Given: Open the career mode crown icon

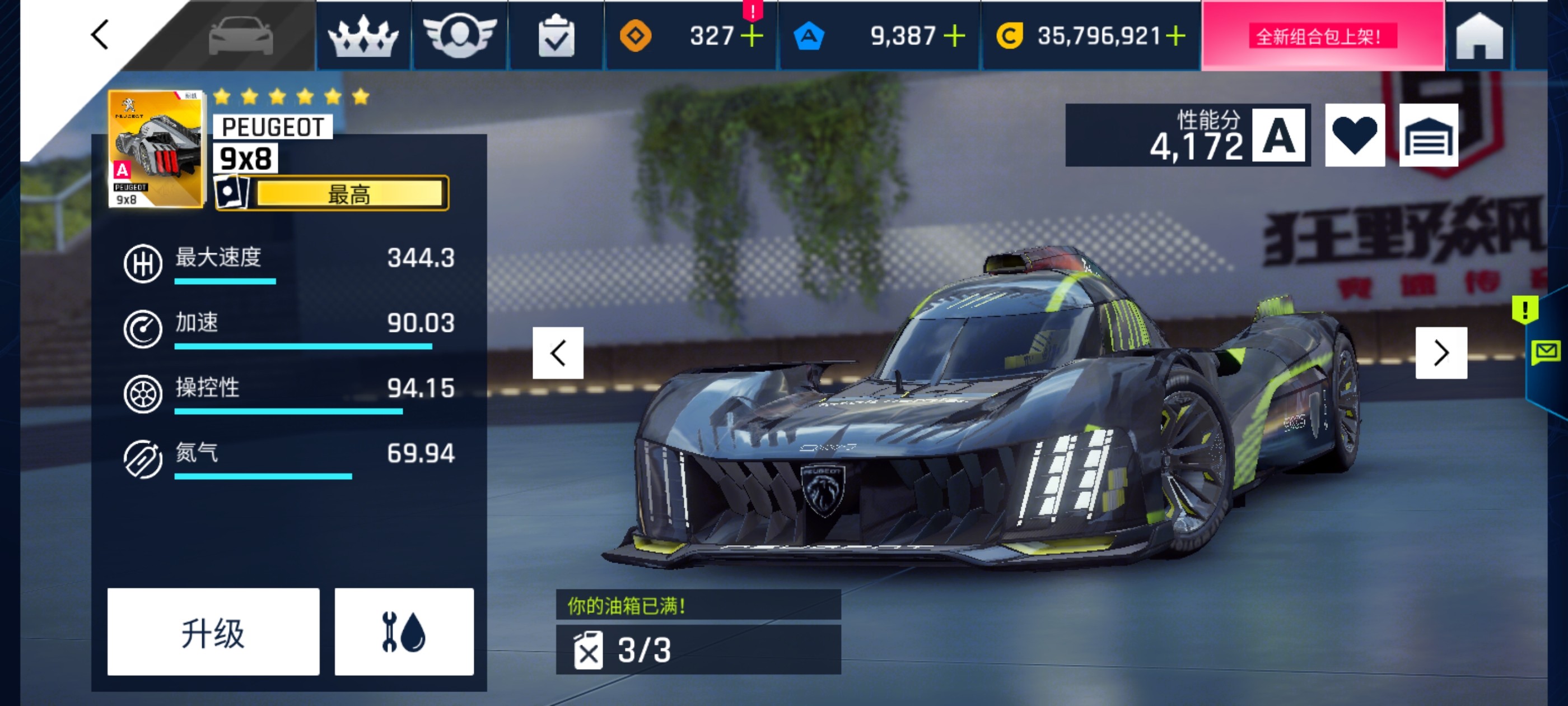Looking at the screenshot, I should click(364, 35).
